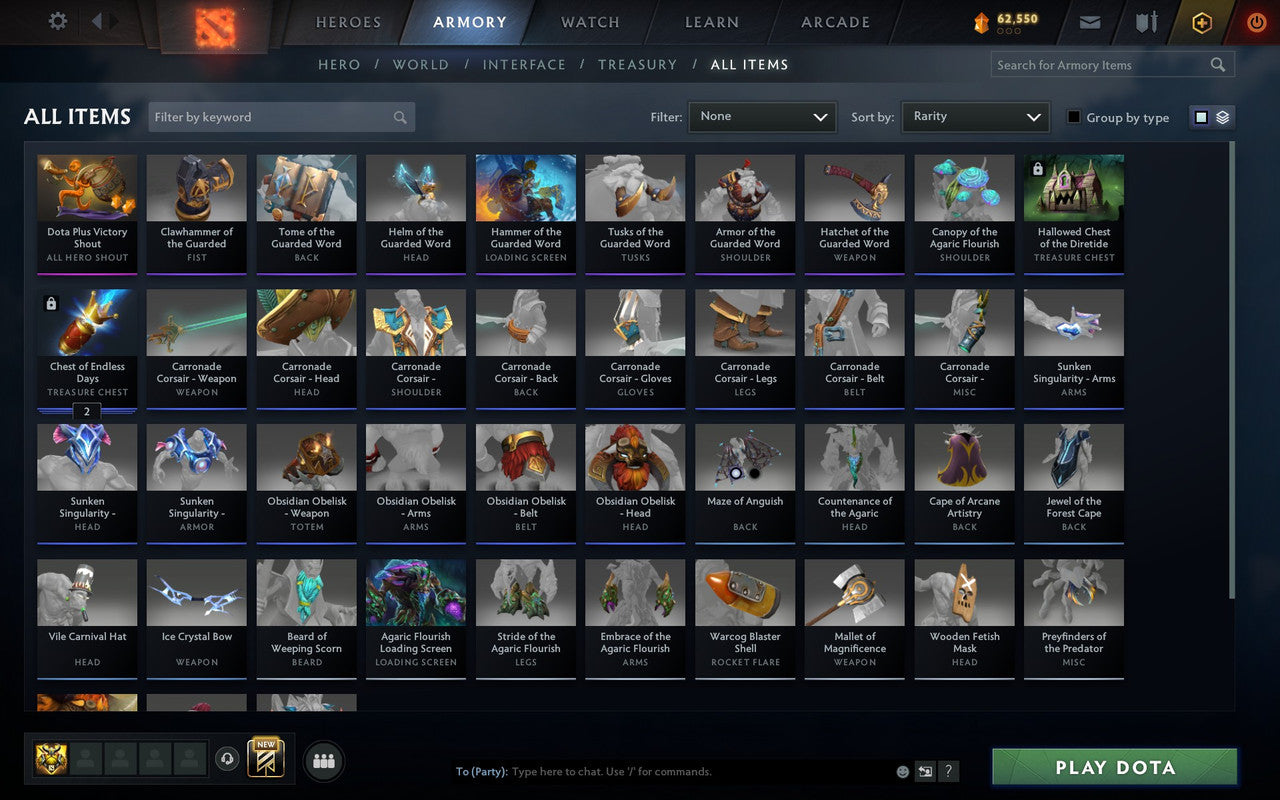Click the power button to exit
This screenshot has width=1280, height=800.
pos(1256,22)
